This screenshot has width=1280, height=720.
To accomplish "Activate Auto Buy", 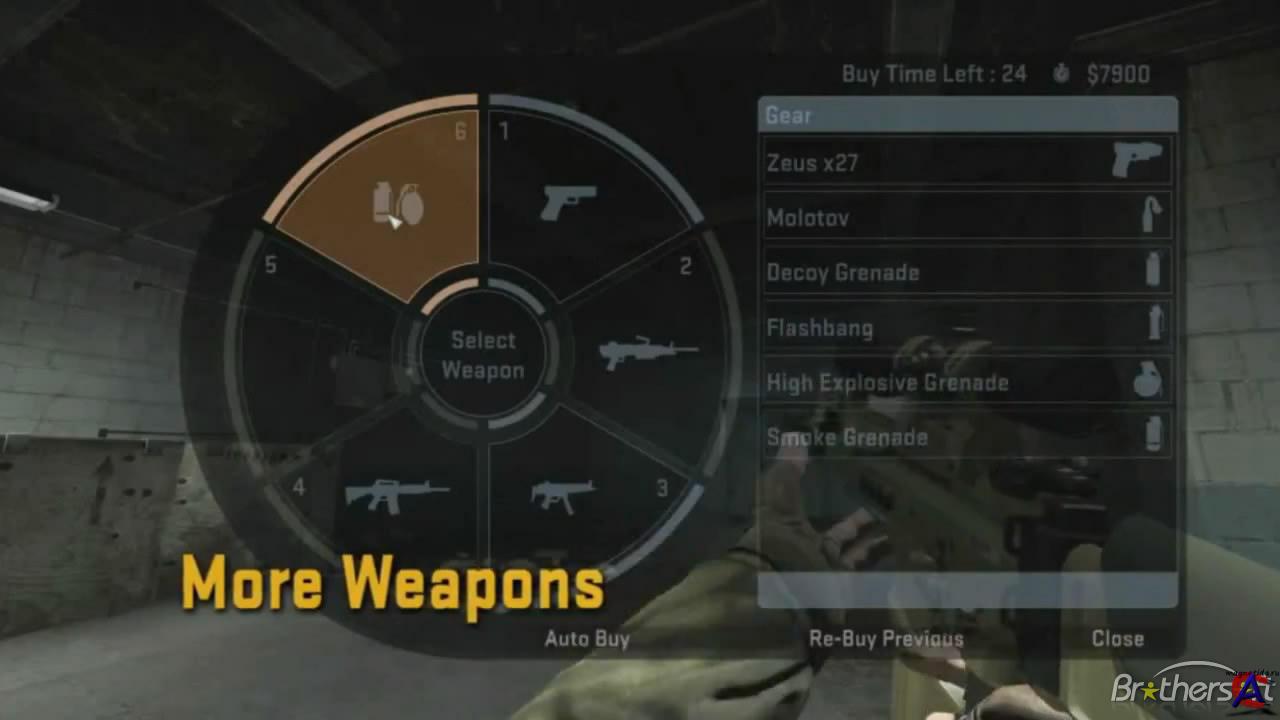I will [587, 639].
